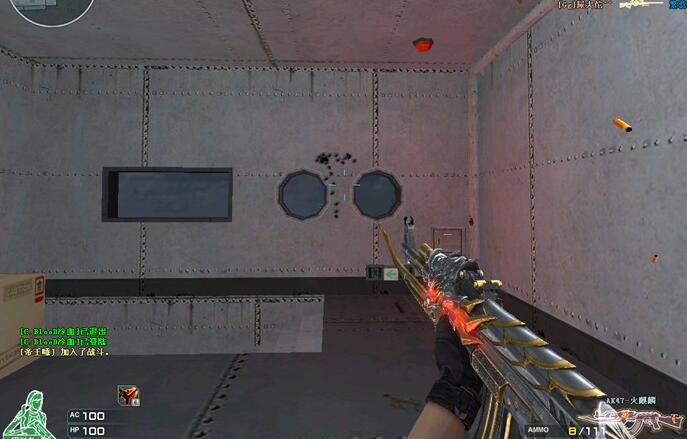
Task: Select the red item icon above the HP readout
Action: [x=127, y=395]
